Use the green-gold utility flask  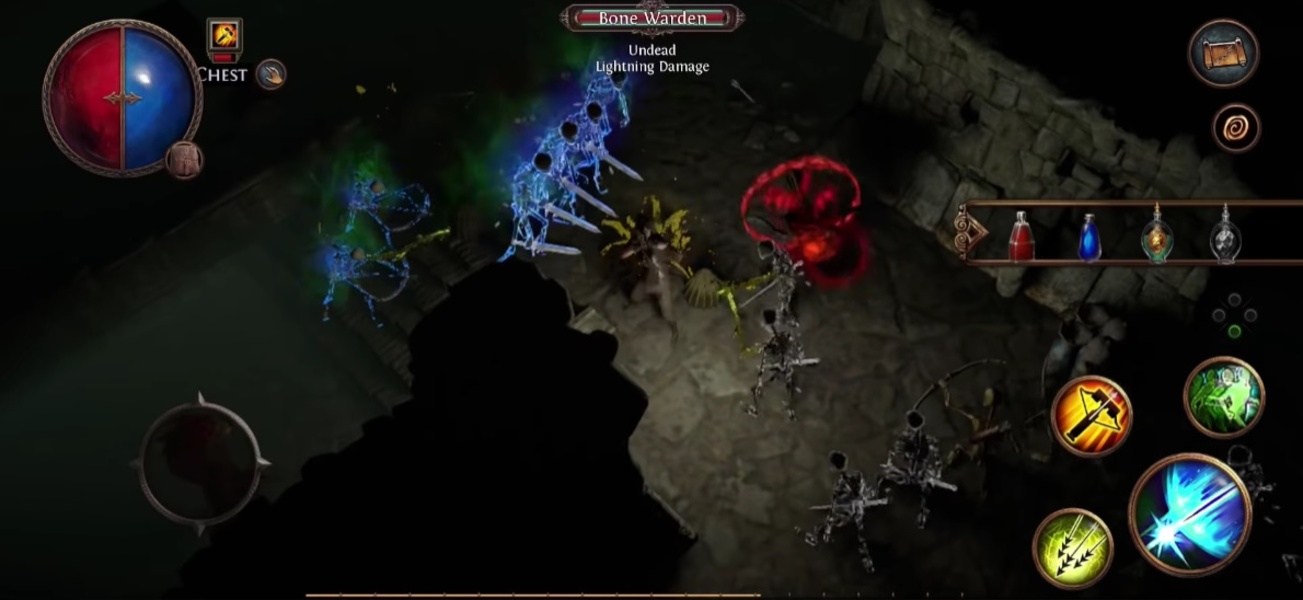(x=1157, y=235)
